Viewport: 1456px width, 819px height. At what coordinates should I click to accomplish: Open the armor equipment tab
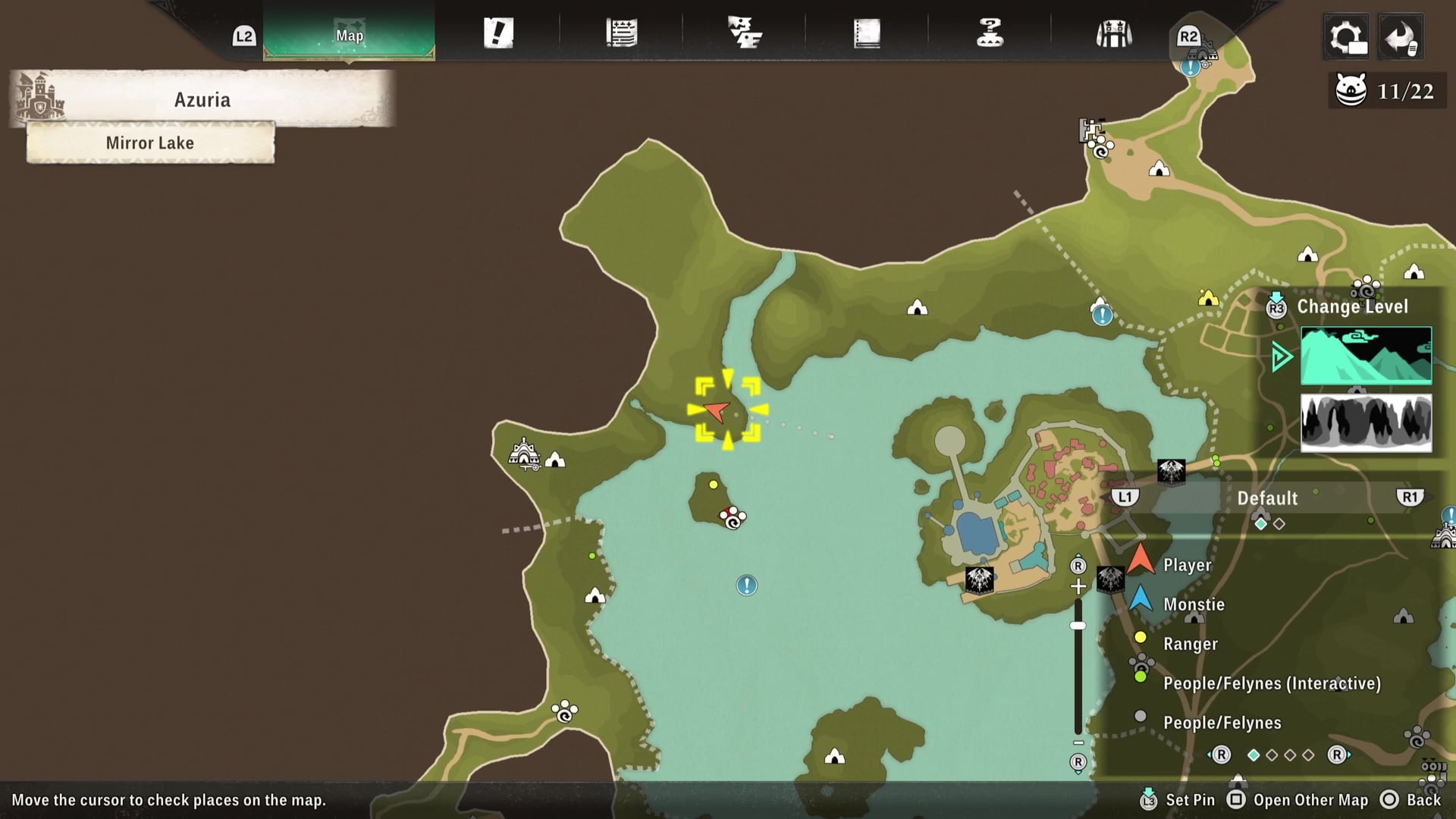coord(1113,33)
